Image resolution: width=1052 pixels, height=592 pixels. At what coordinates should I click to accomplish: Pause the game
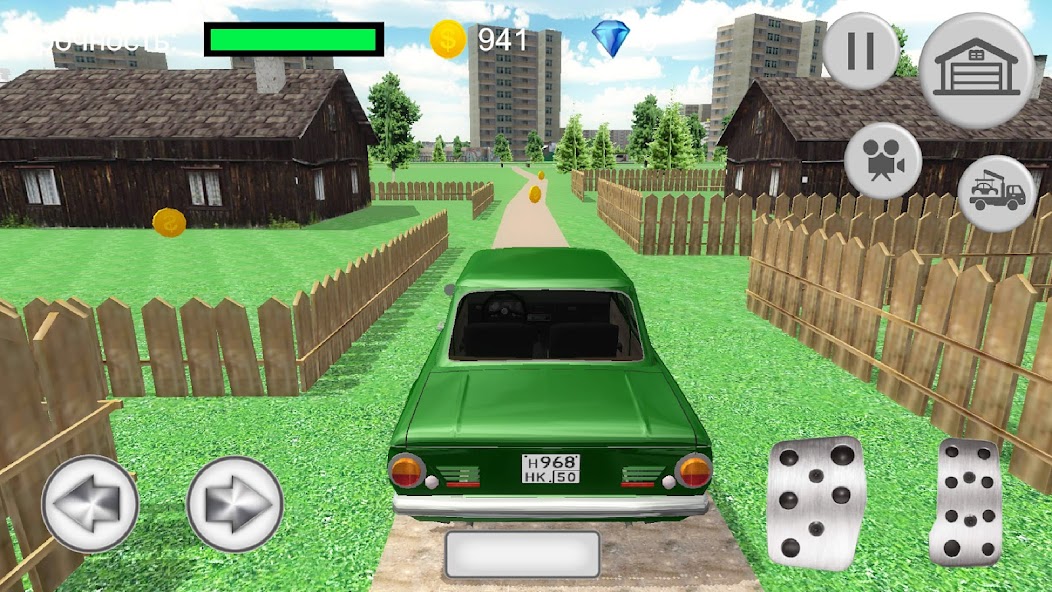pyautogui.click(x=860, y=51)
